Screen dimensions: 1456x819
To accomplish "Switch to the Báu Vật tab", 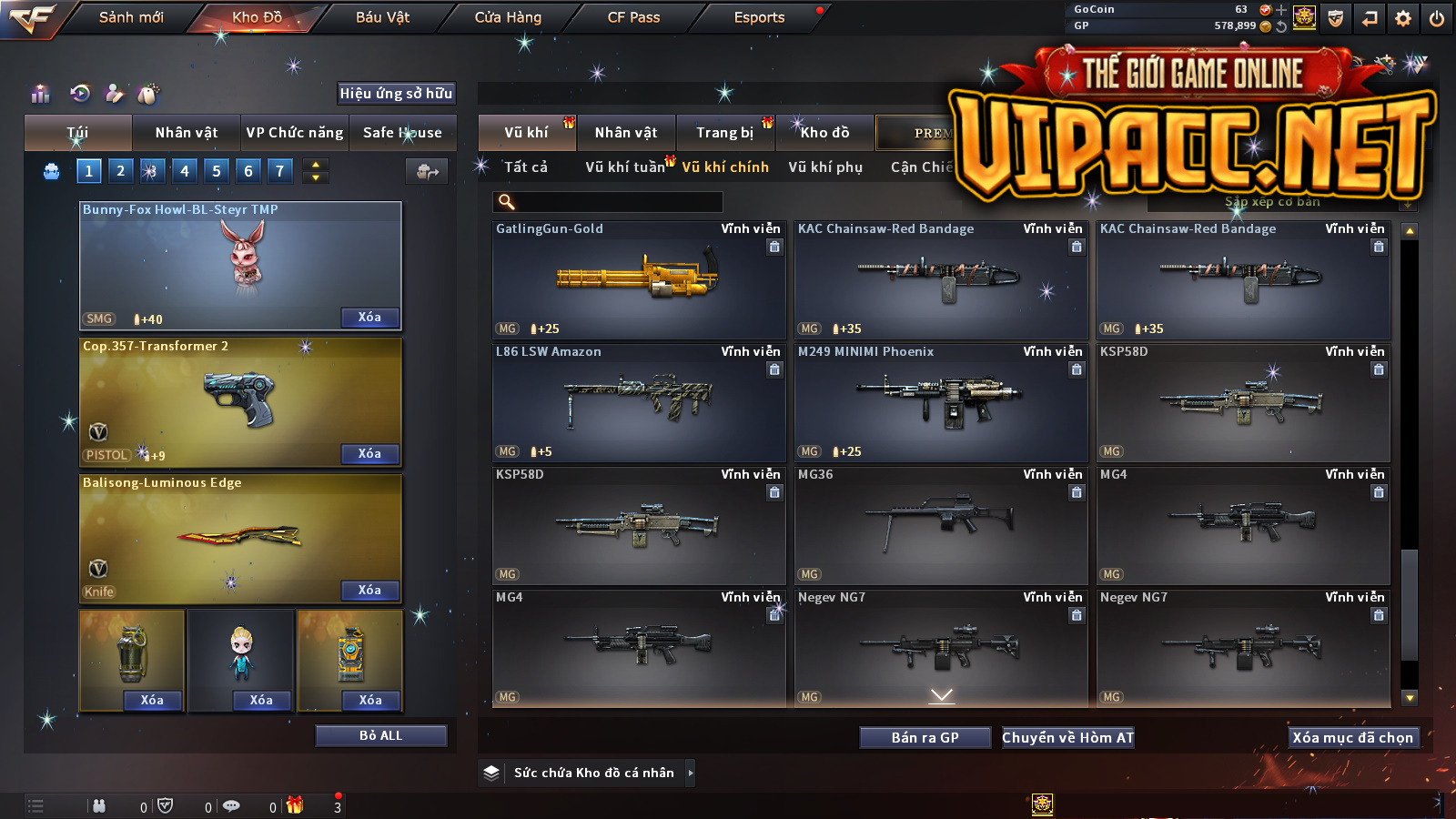I will click(382, 17).
